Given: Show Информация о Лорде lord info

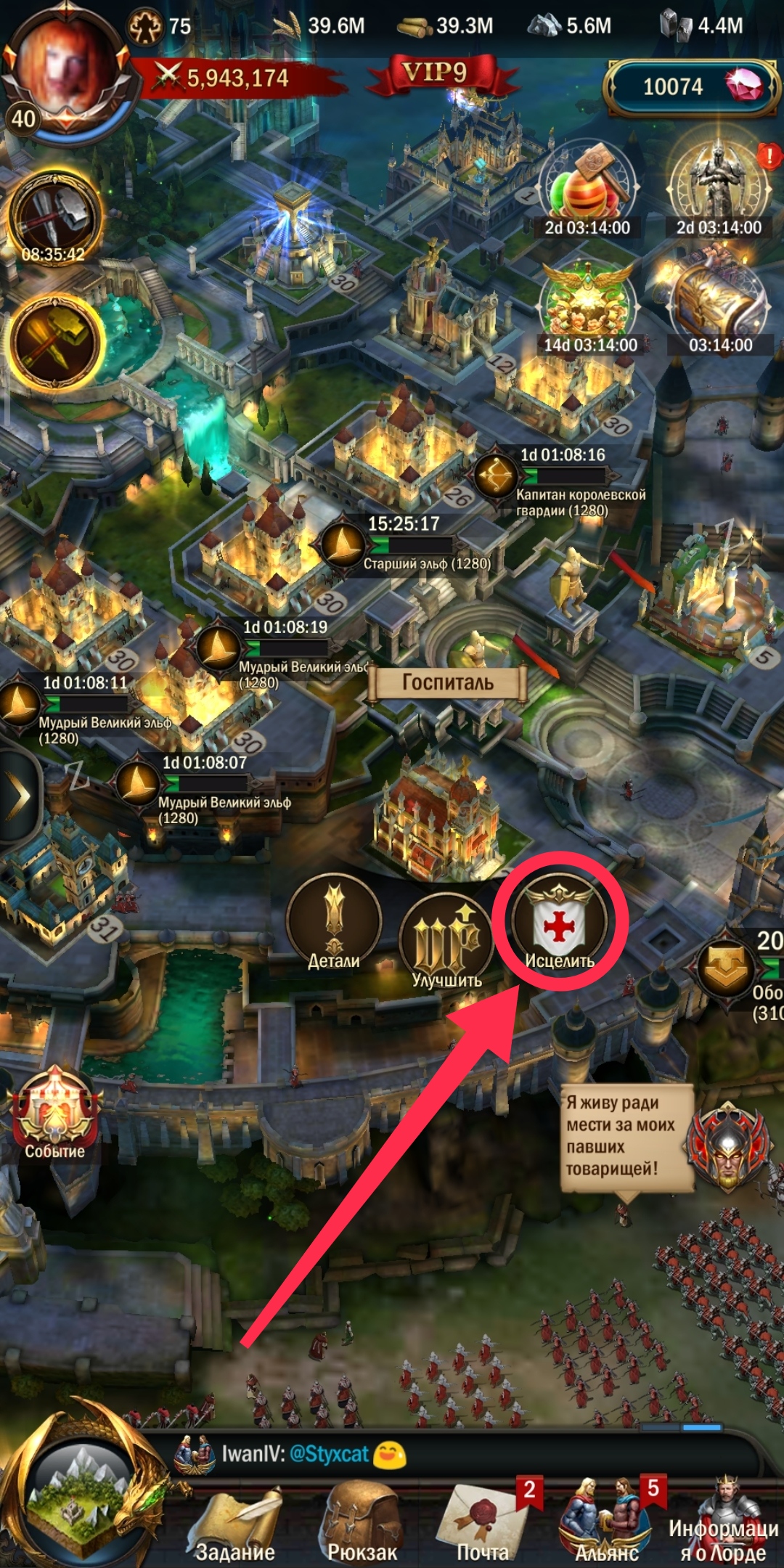Looking at the screenshot, I should click(x=723, y=1524).
